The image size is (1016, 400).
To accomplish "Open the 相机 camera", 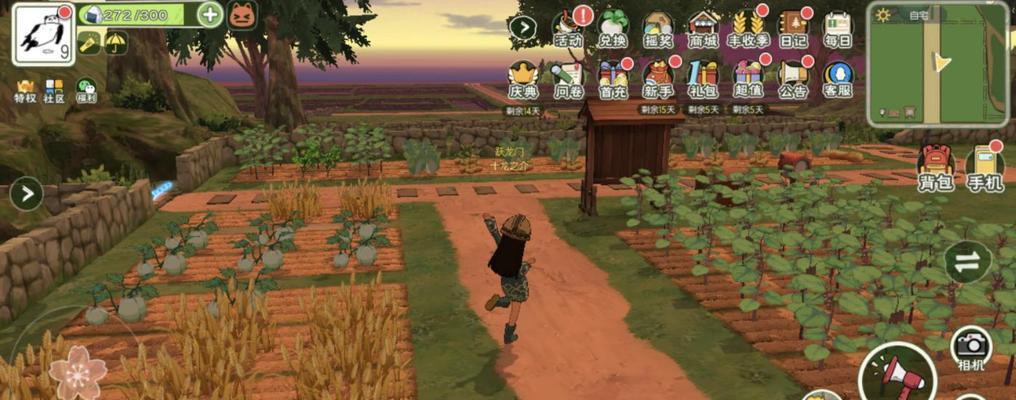I will [970, 348].
